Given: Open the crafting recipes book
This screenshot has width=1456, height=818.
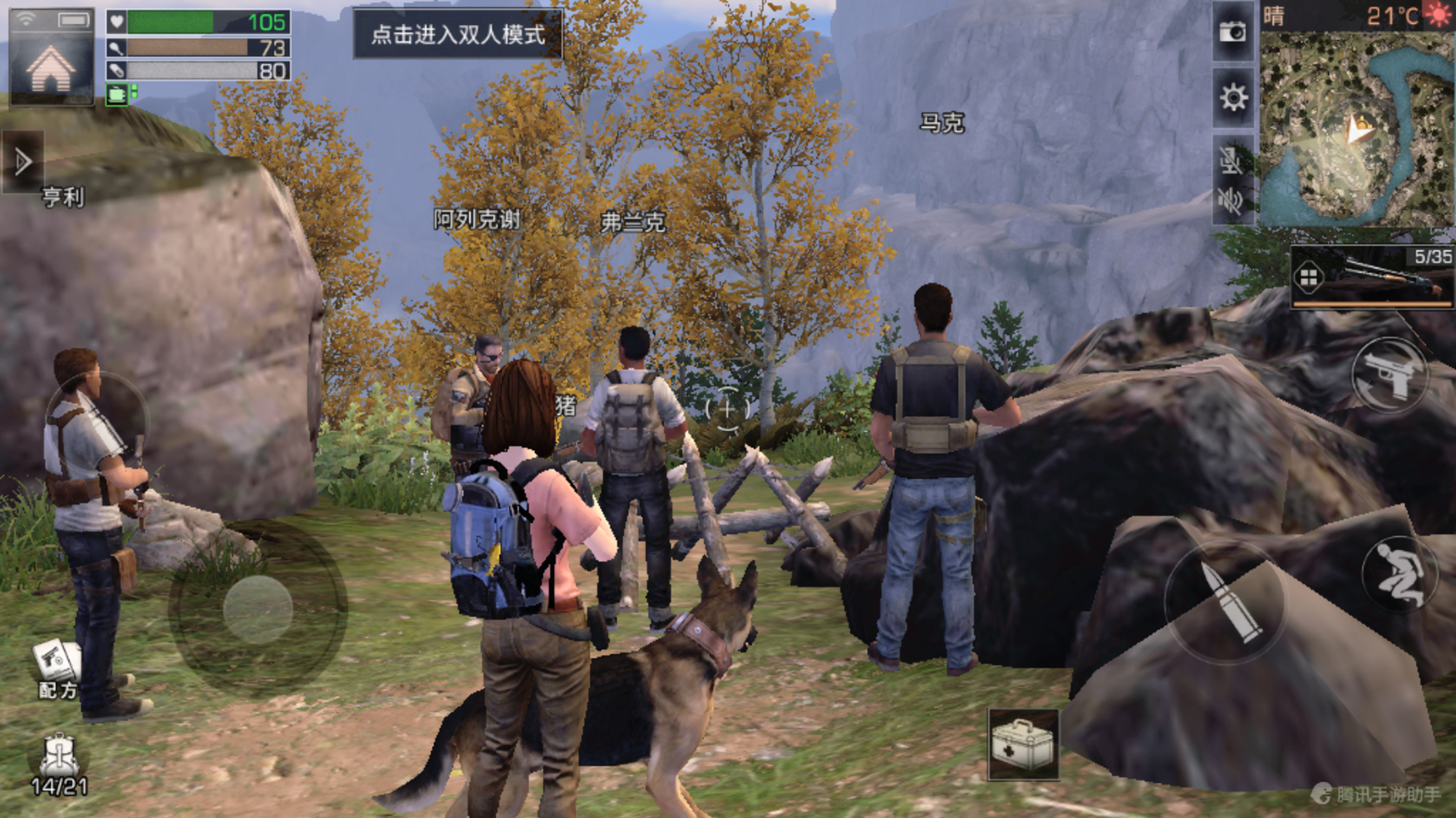Looking at the screenshot, I should click(57, 661).
